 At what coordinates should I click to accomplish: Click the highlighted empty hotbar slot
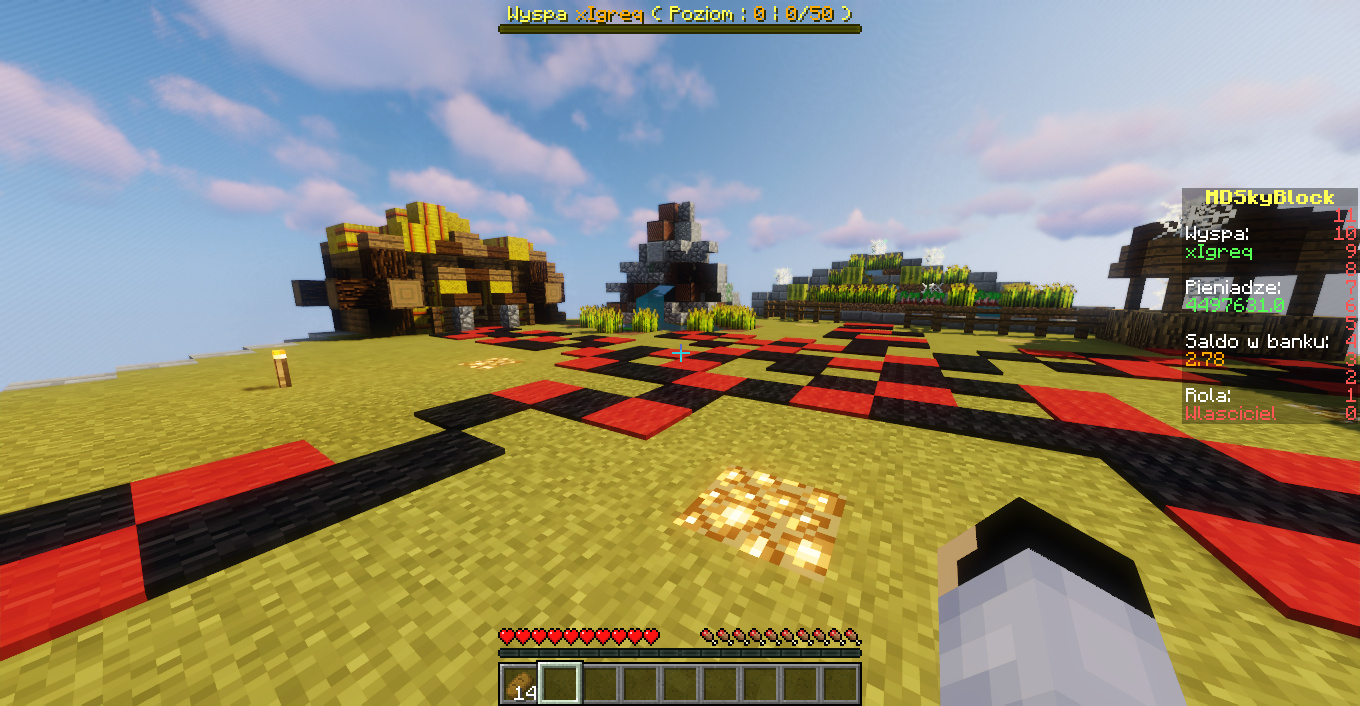[x=559, y=684]
